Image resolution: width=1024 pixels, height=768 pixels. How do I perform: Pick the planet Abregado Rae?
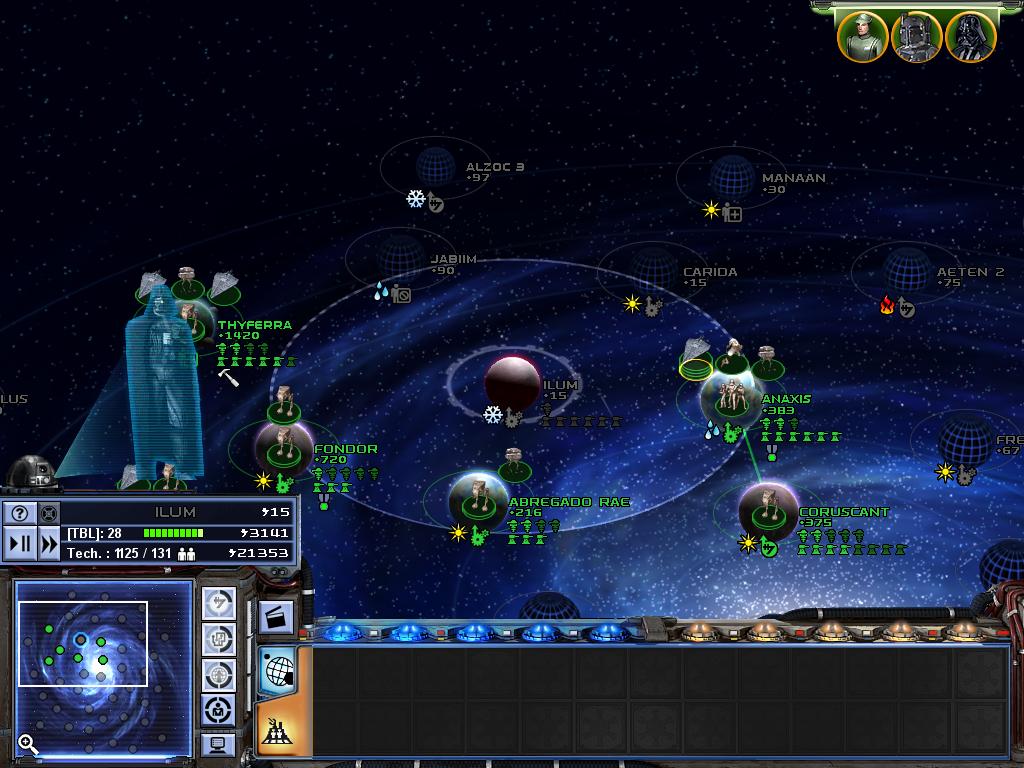coord(477,500)
